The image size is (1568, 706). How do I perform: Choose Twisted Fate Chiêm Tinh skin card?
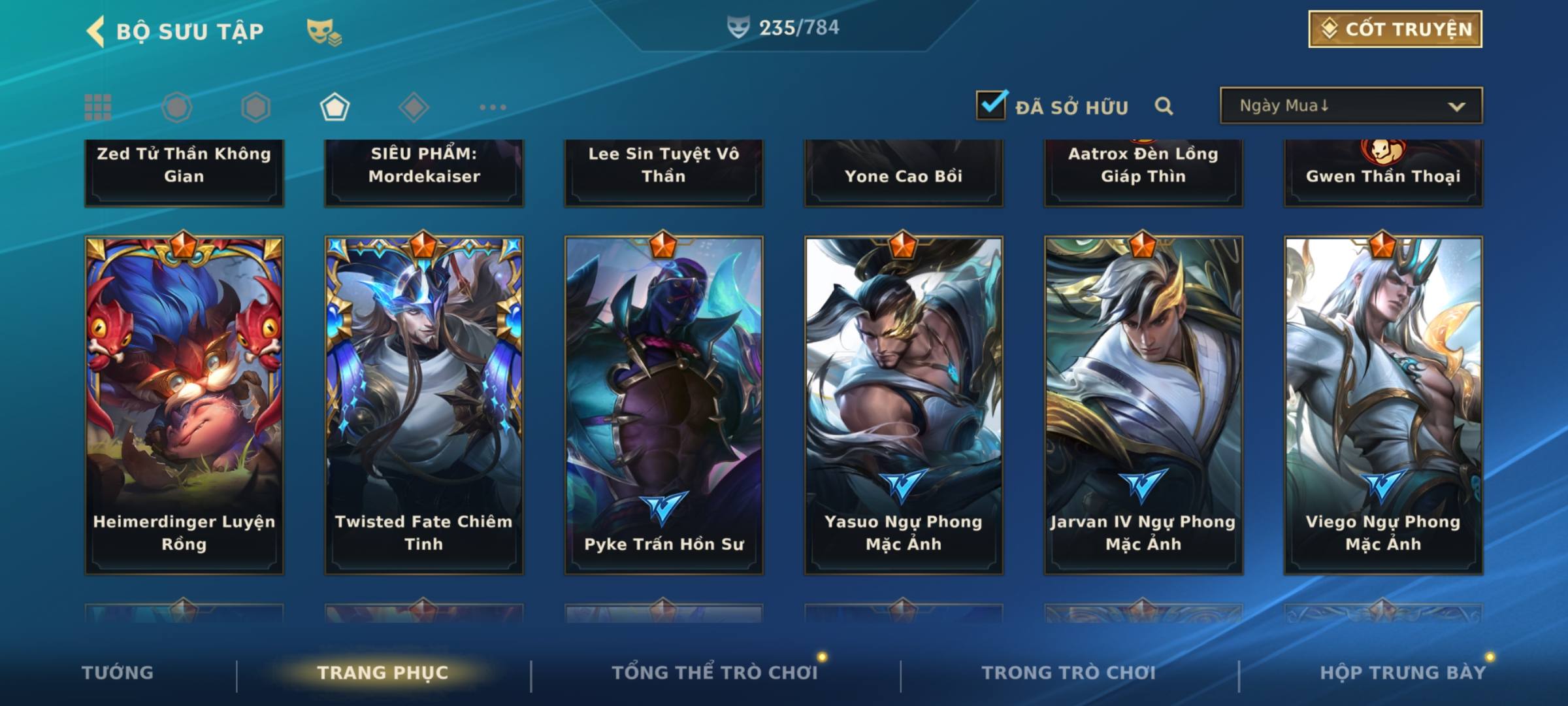click(424, 405)
